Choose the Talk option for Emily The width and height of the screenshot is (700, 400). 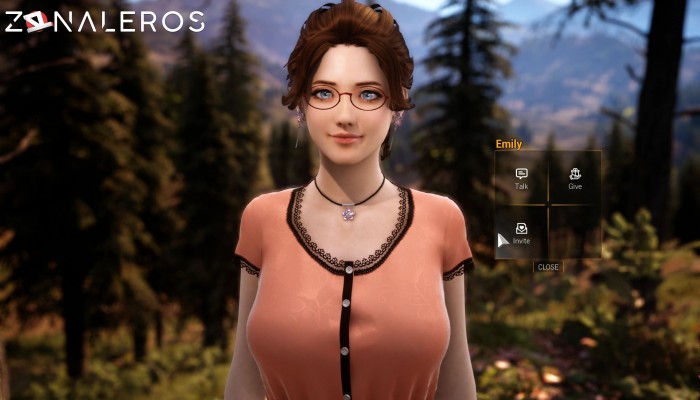521,178
